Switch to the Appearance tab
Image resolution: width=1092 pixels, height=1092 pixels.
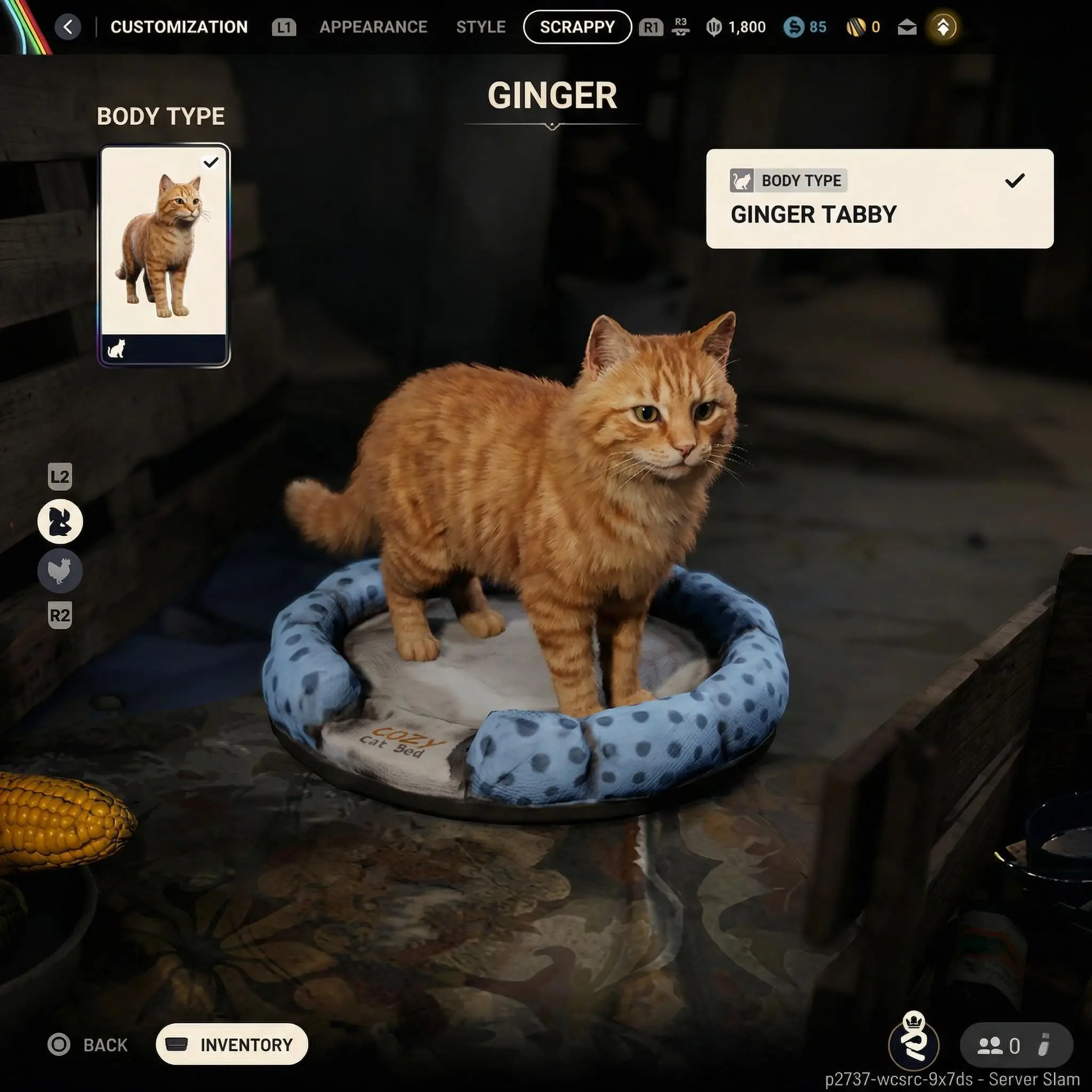373,27
